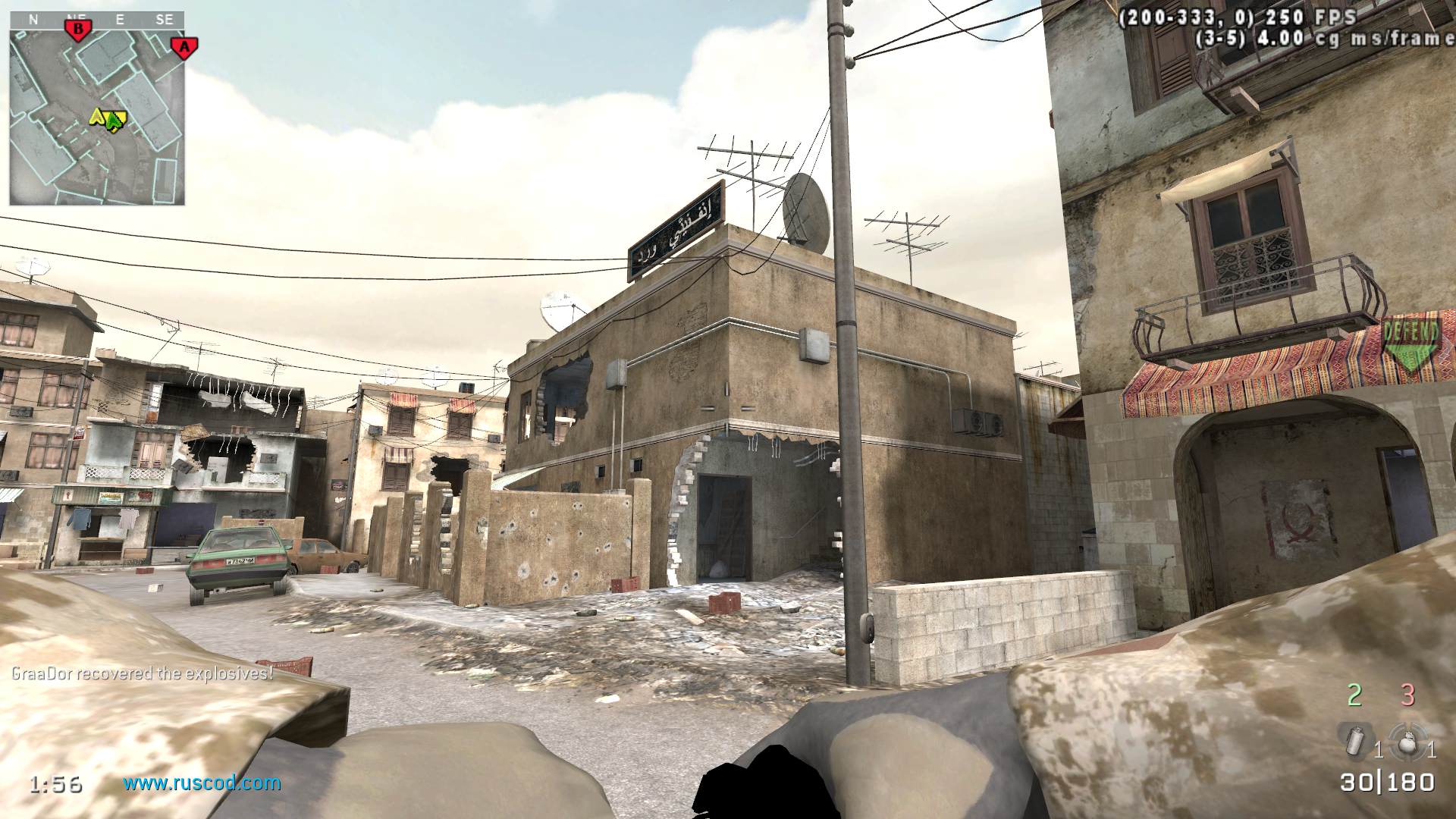
Task: Select the red A objective marker on minimap
Action: pos(183,47)
